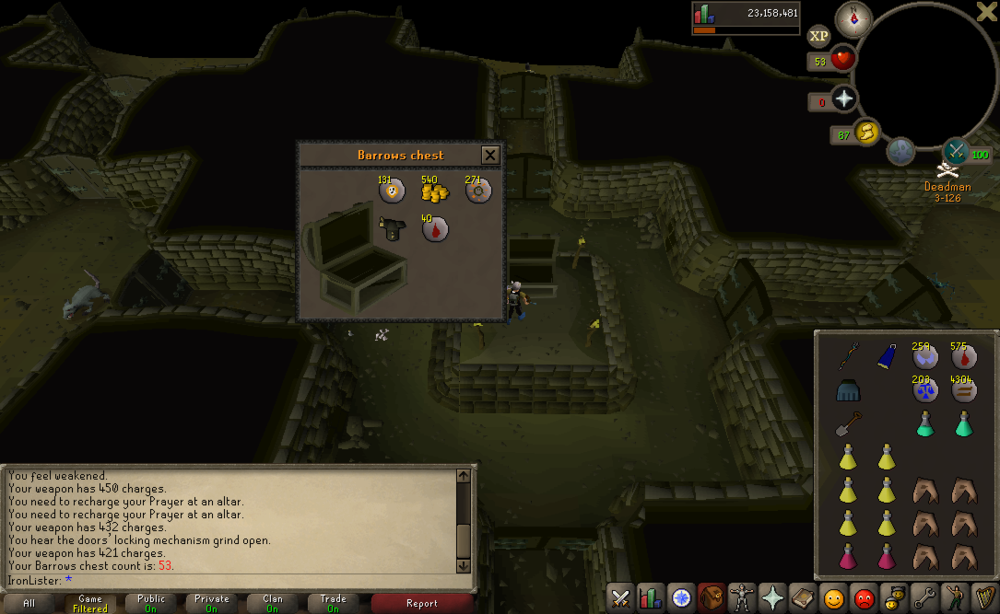Select the blood rune stack in the chest
The width and height of the screenshot is (1000, 614).
click(x=434, y=229)
